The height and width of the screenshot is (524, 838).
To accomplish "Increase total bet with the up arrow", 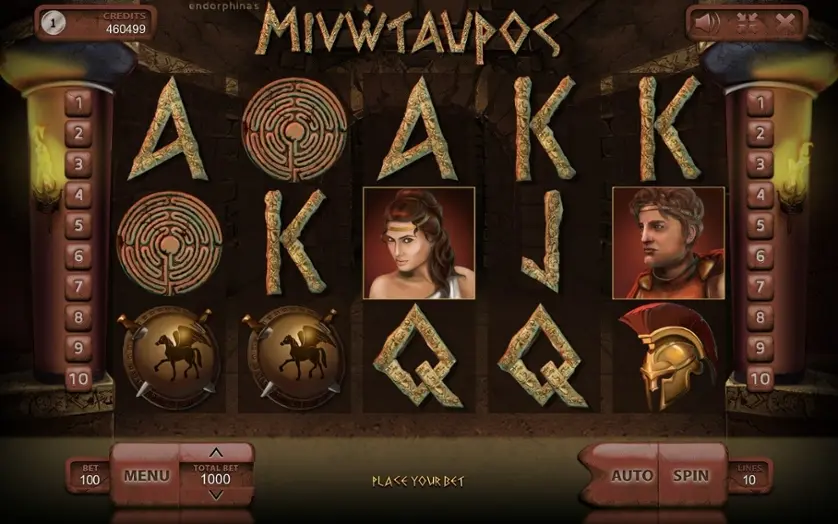I will (x=216, y=452).
